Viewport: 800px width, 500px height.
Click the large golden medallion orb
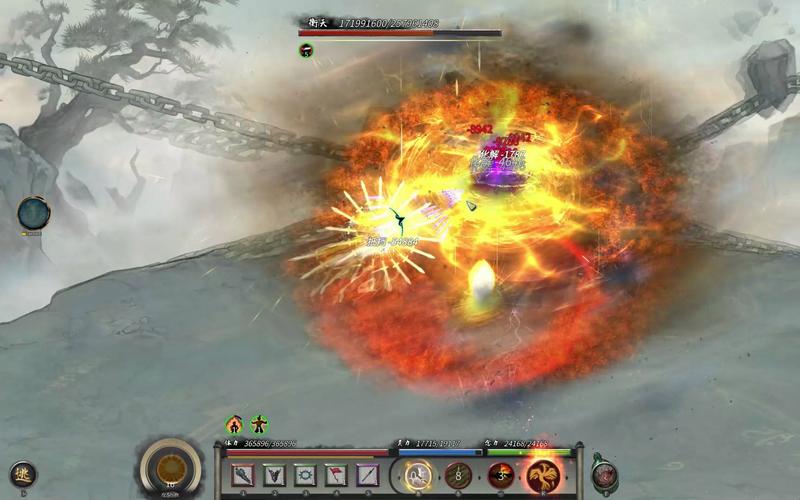tap(170, 468)
